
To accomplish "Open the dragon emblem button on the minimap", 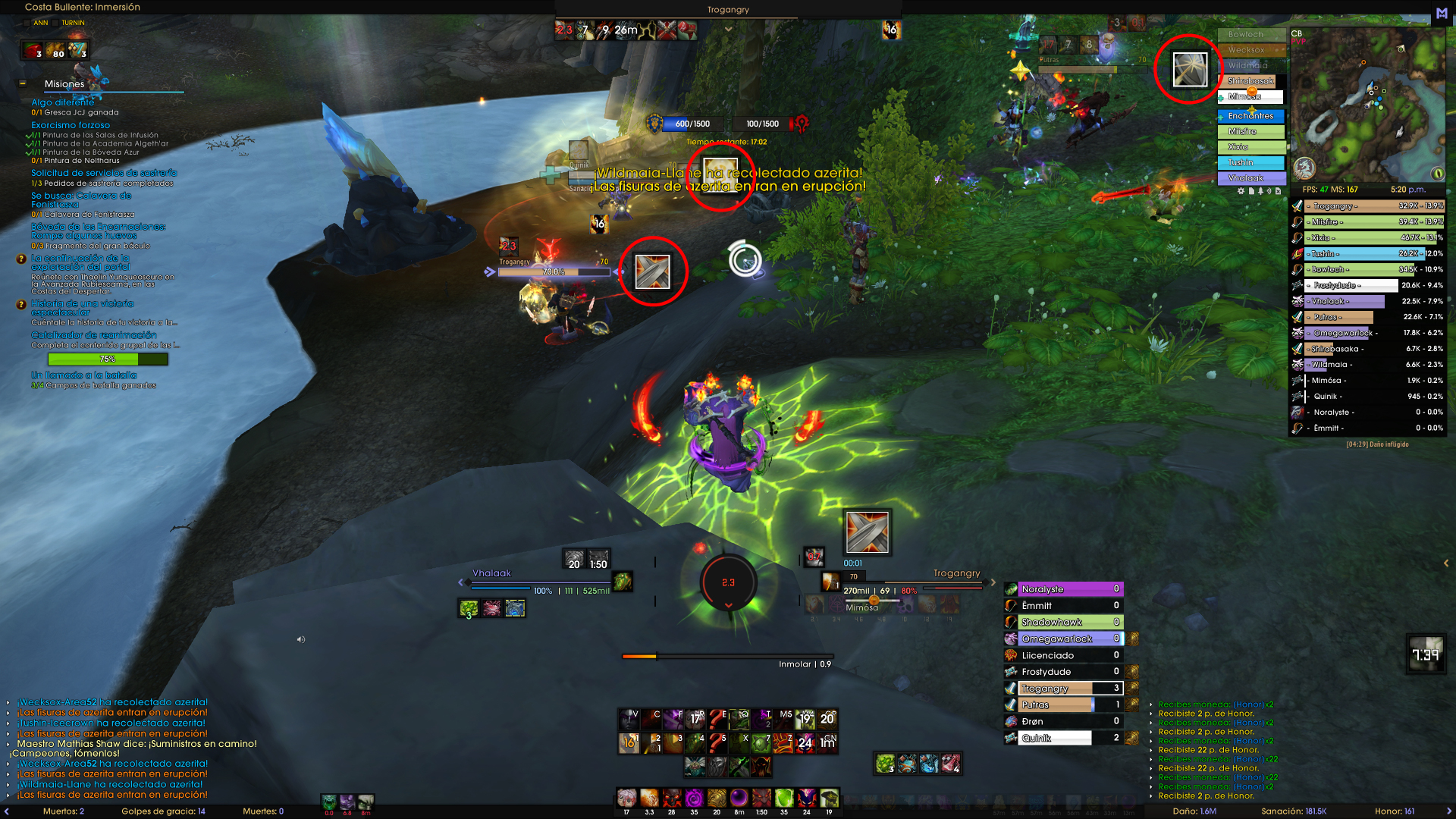I will tap(1304, 167).
